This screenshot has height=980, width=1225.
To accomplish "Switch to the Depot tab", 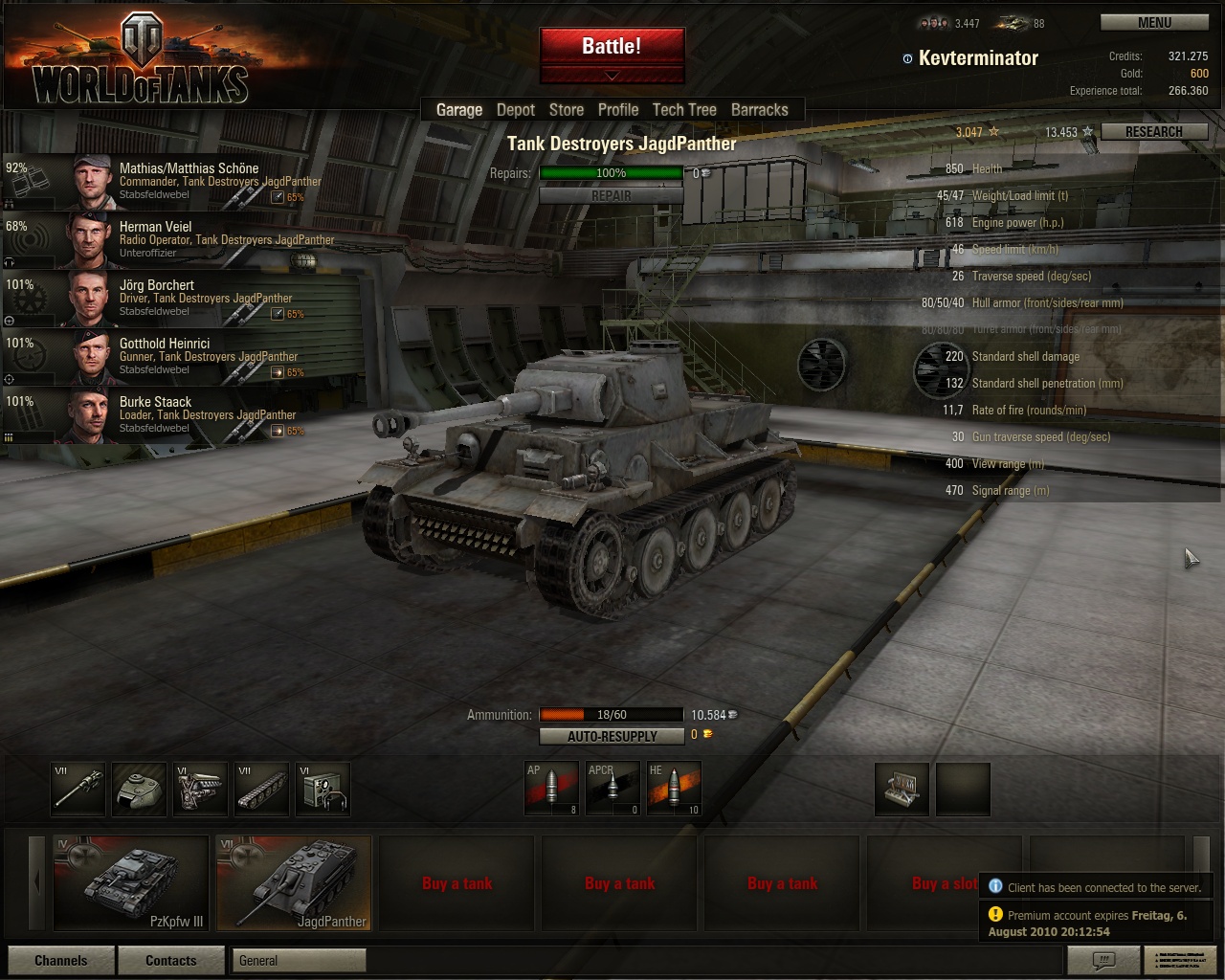I will (x=516, y=110).
